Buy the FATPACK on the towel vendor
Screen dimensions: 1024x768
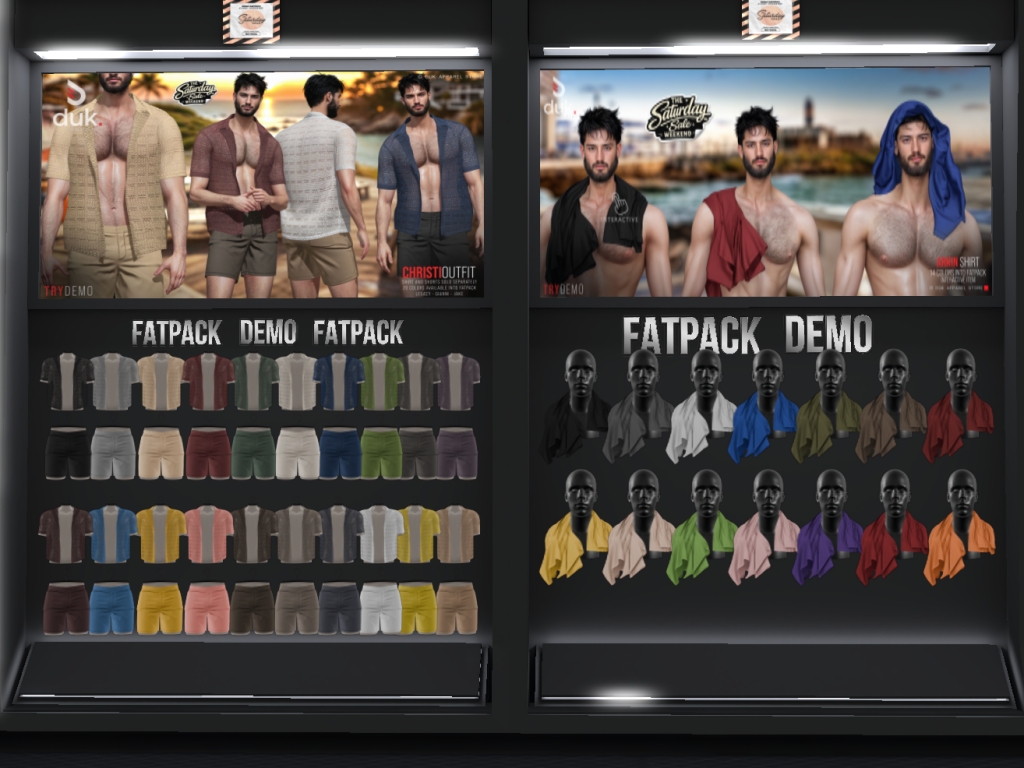coord(690,334)
